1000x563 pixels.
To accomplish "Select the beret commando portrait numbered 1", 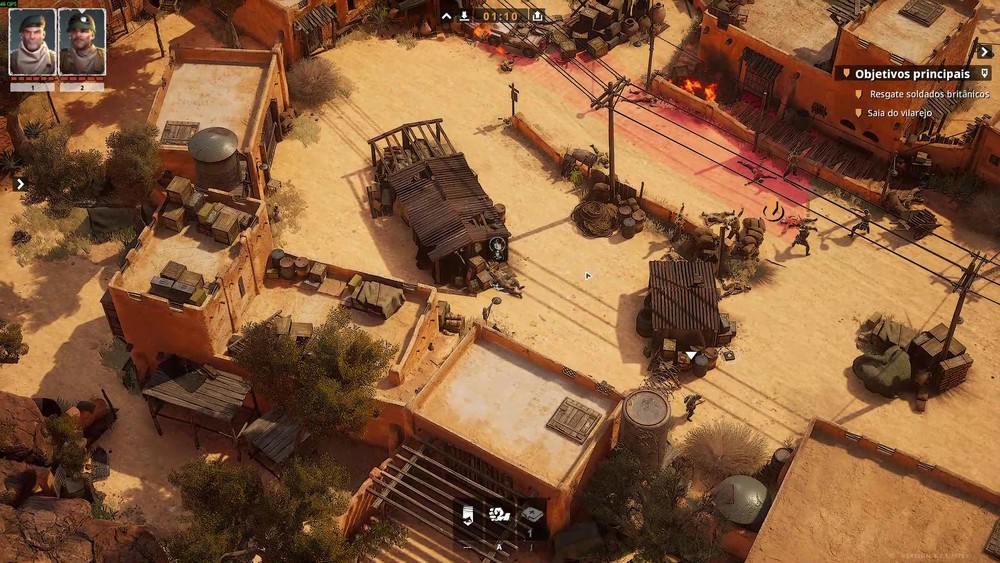I will point(32,42).
